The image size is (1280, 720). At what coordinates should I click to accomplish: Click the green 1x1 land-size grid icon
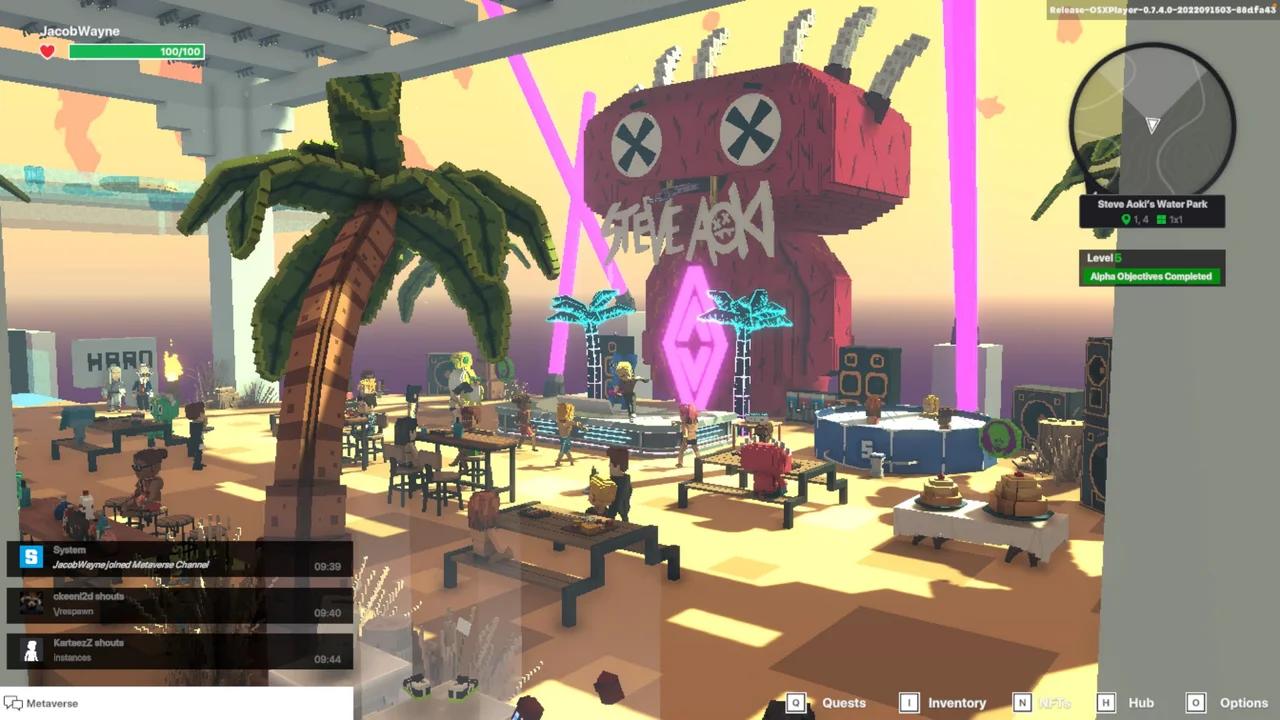tap(1161, 220)
